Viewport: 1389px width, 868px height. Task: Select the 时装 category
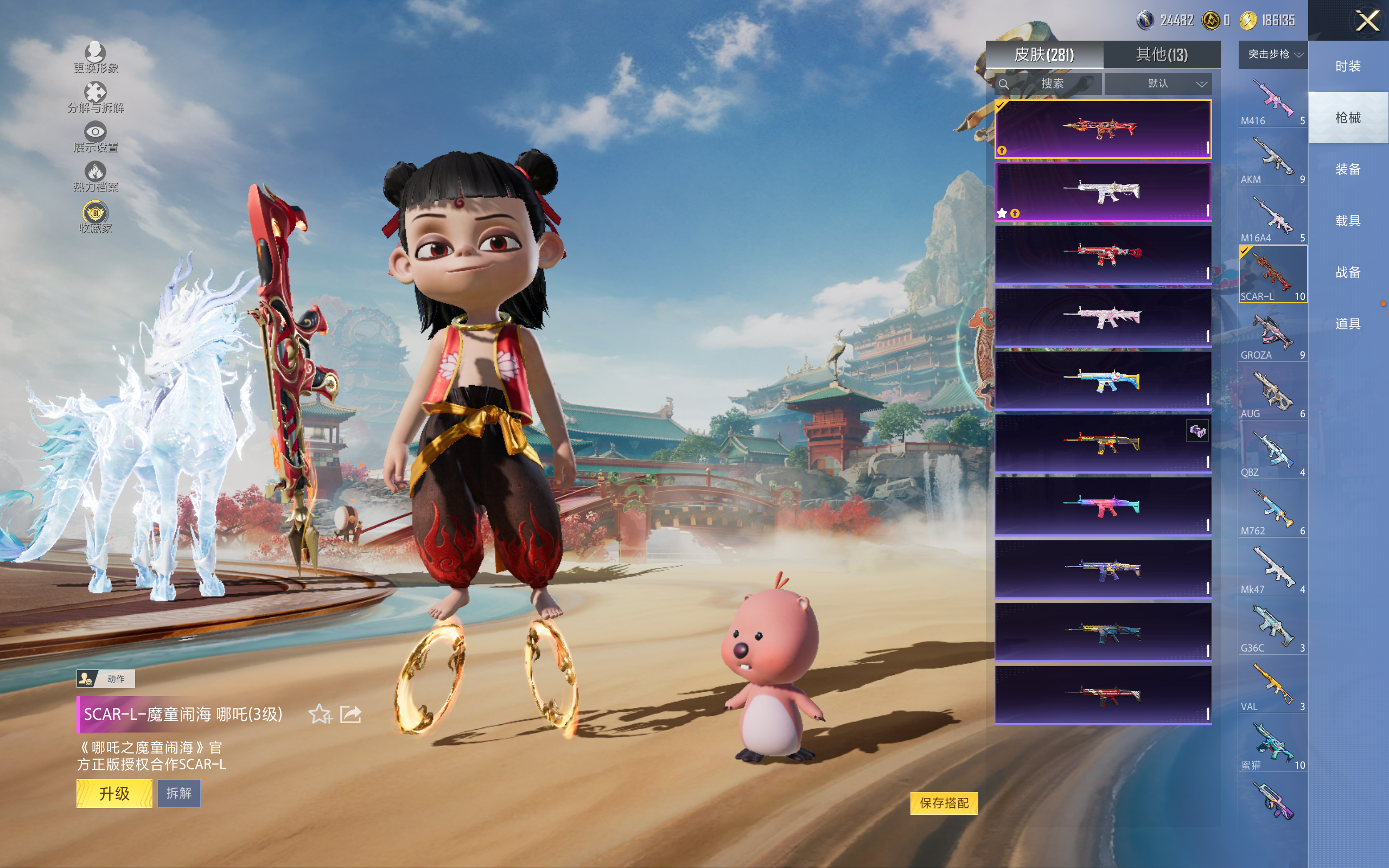1348,66
